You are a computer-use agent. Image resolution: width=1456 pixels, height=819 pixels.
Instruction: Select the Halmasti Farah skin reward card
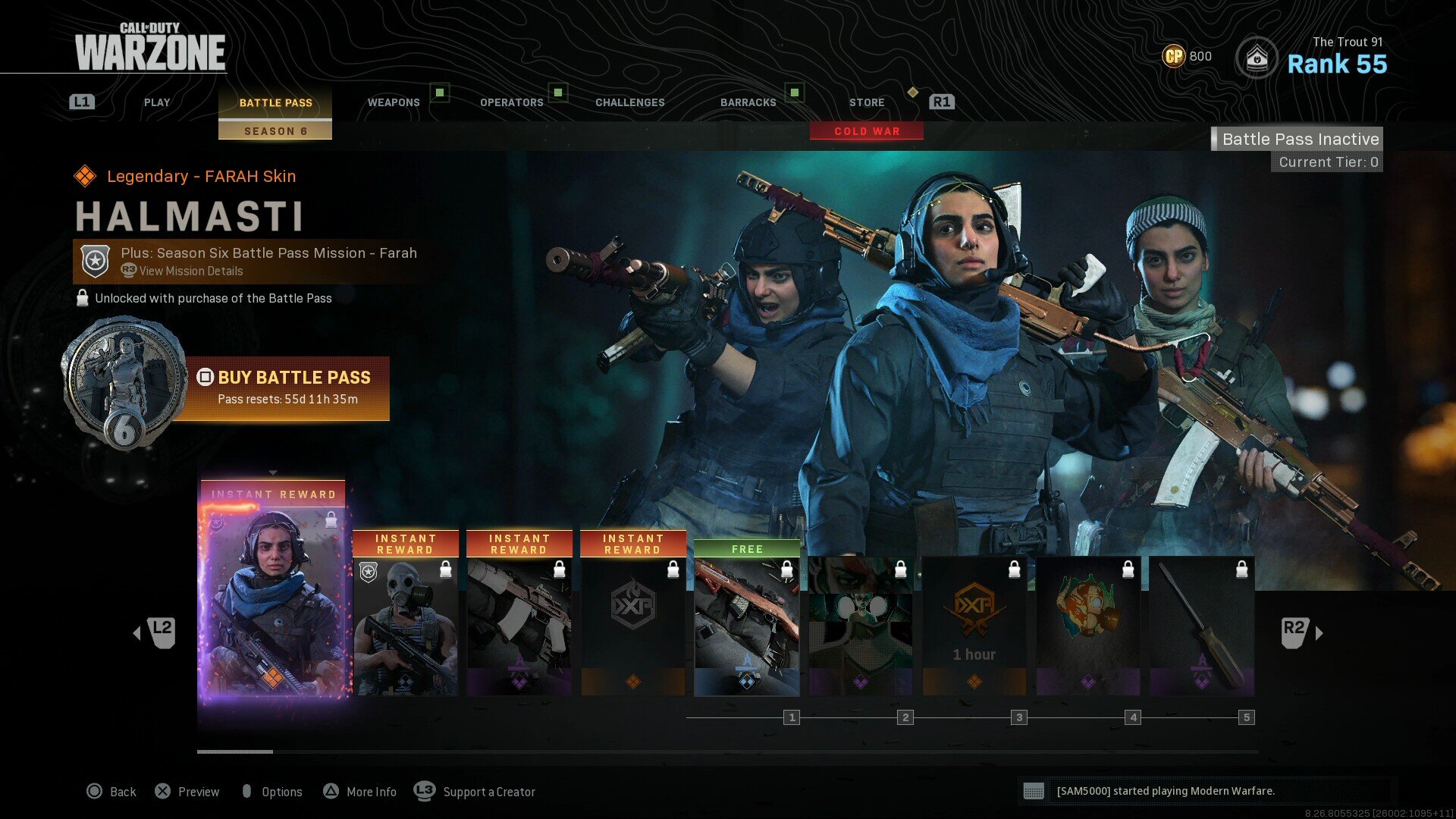pyautogui.click(x=273, y=599)
